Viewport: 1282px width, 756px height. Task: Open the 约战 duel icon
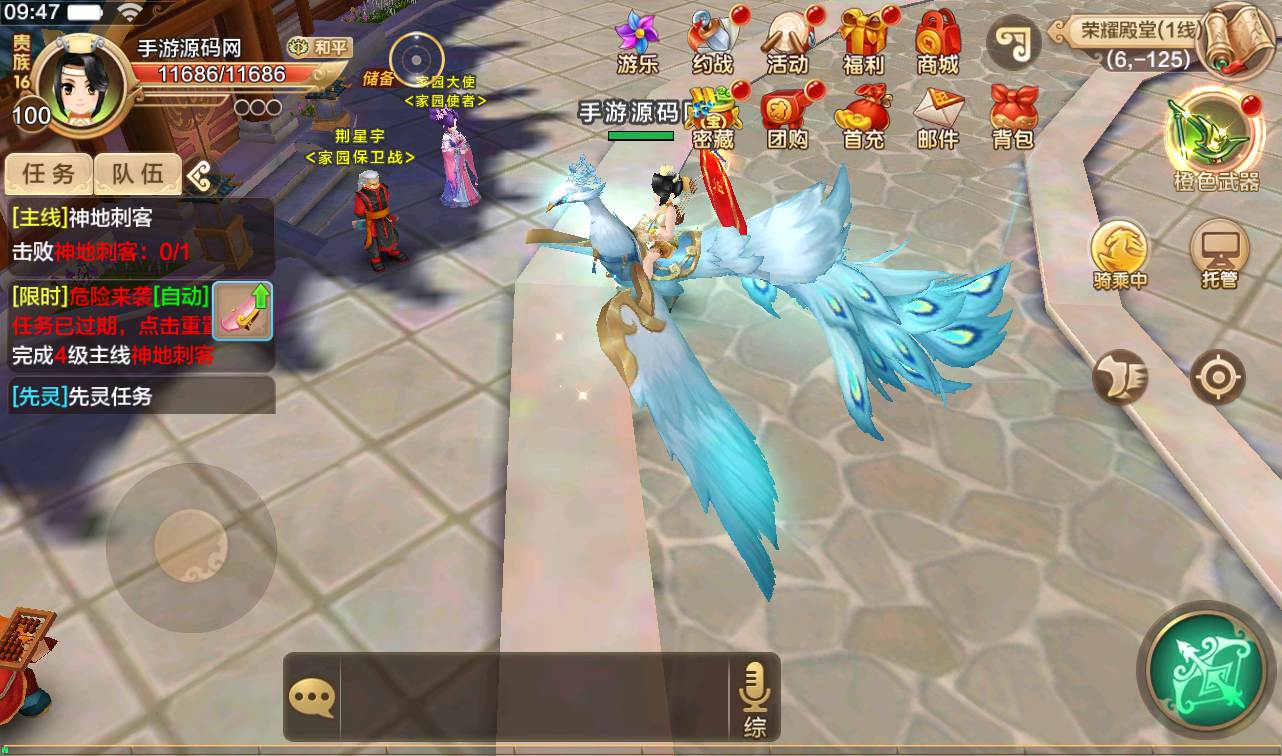[x=712, y=40]
